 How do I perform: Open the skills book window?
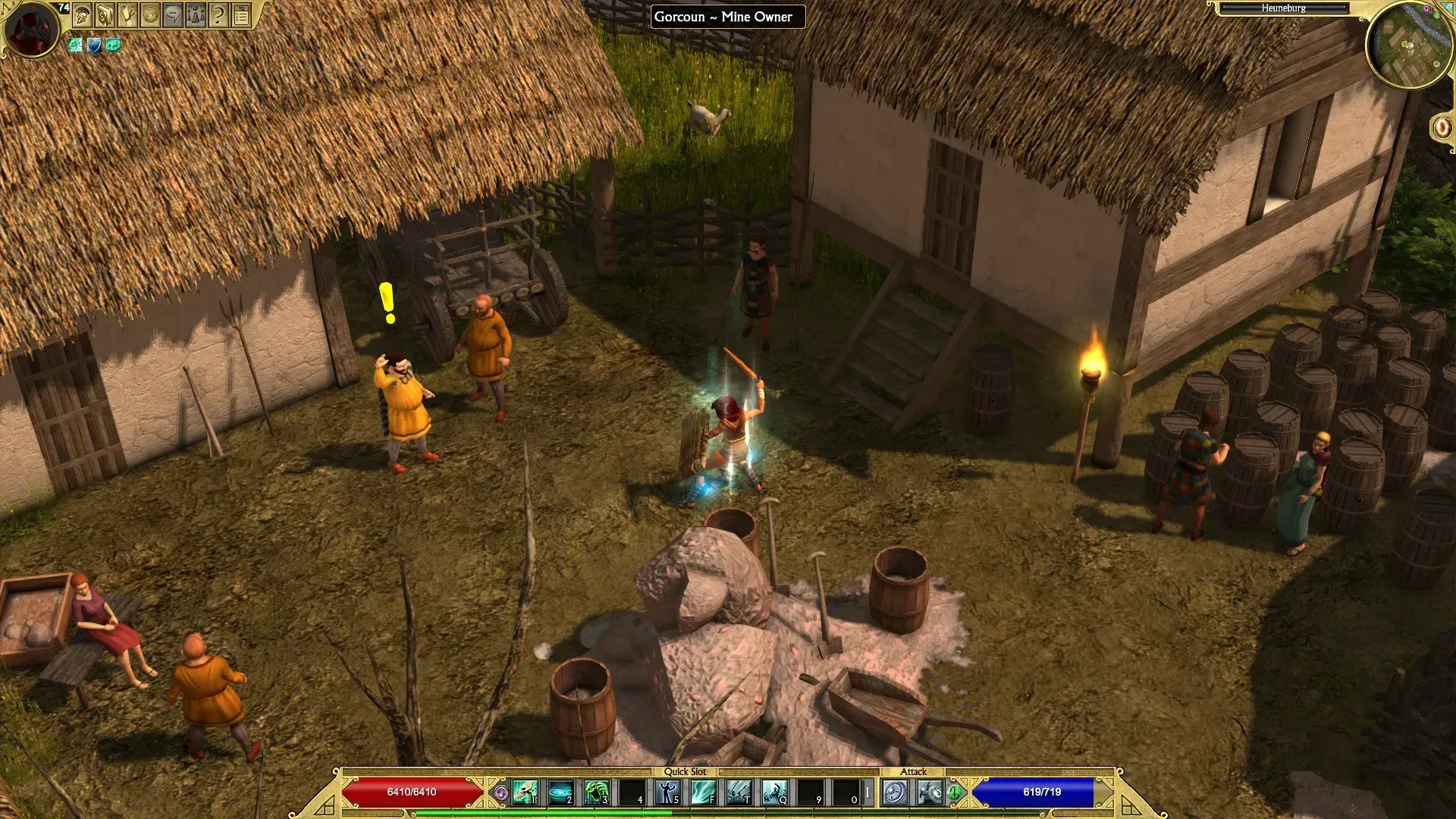click(x=105, y=15)
